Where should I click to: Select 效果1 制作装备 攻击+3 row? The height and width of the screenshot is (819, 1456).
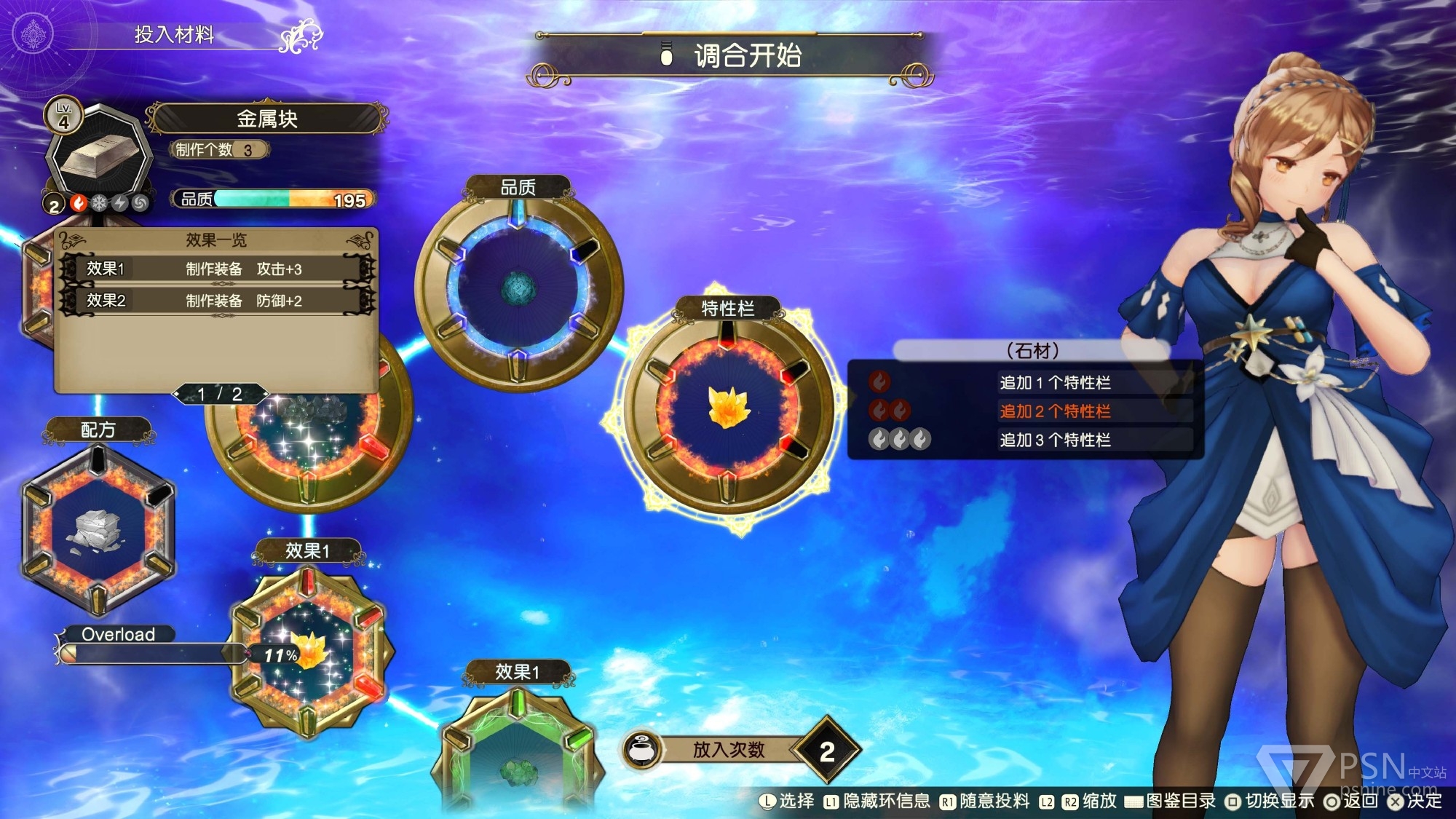click(217, 269)
